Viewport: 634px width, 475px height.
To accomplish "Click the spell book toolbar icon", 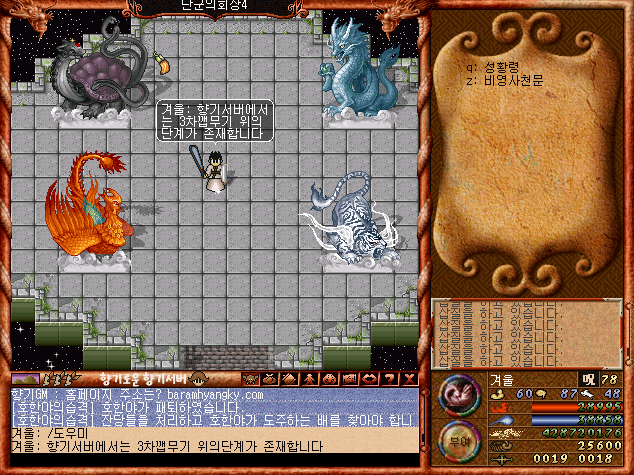I will 286,379.
